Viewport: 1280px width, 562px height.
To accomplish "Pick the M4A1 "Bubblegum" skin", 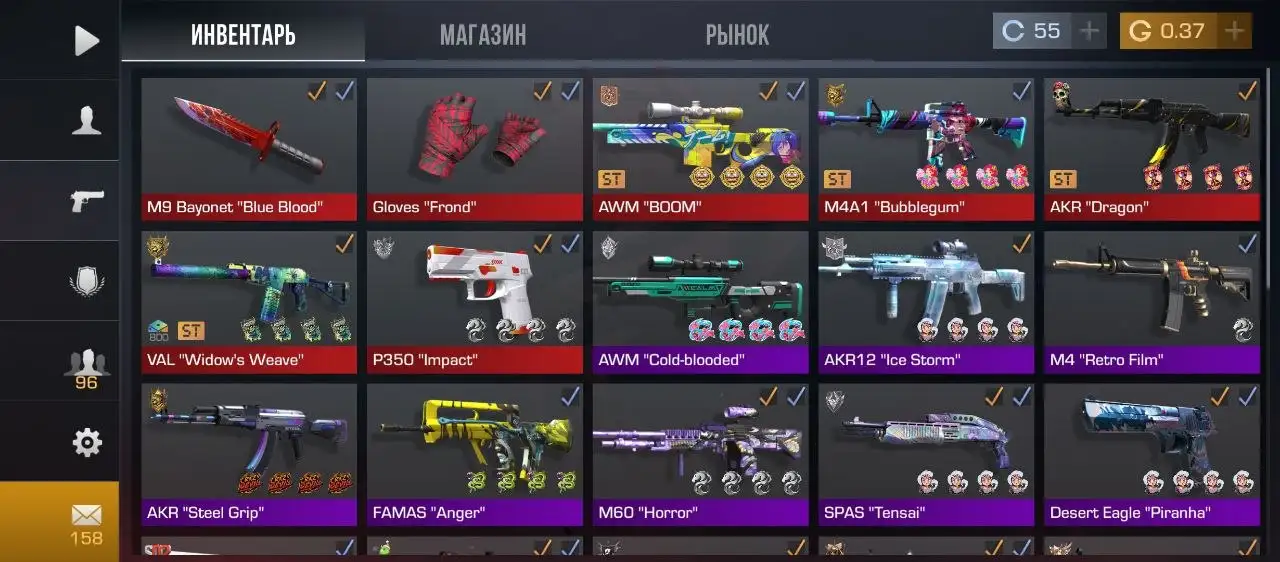I will click(926, 148).
